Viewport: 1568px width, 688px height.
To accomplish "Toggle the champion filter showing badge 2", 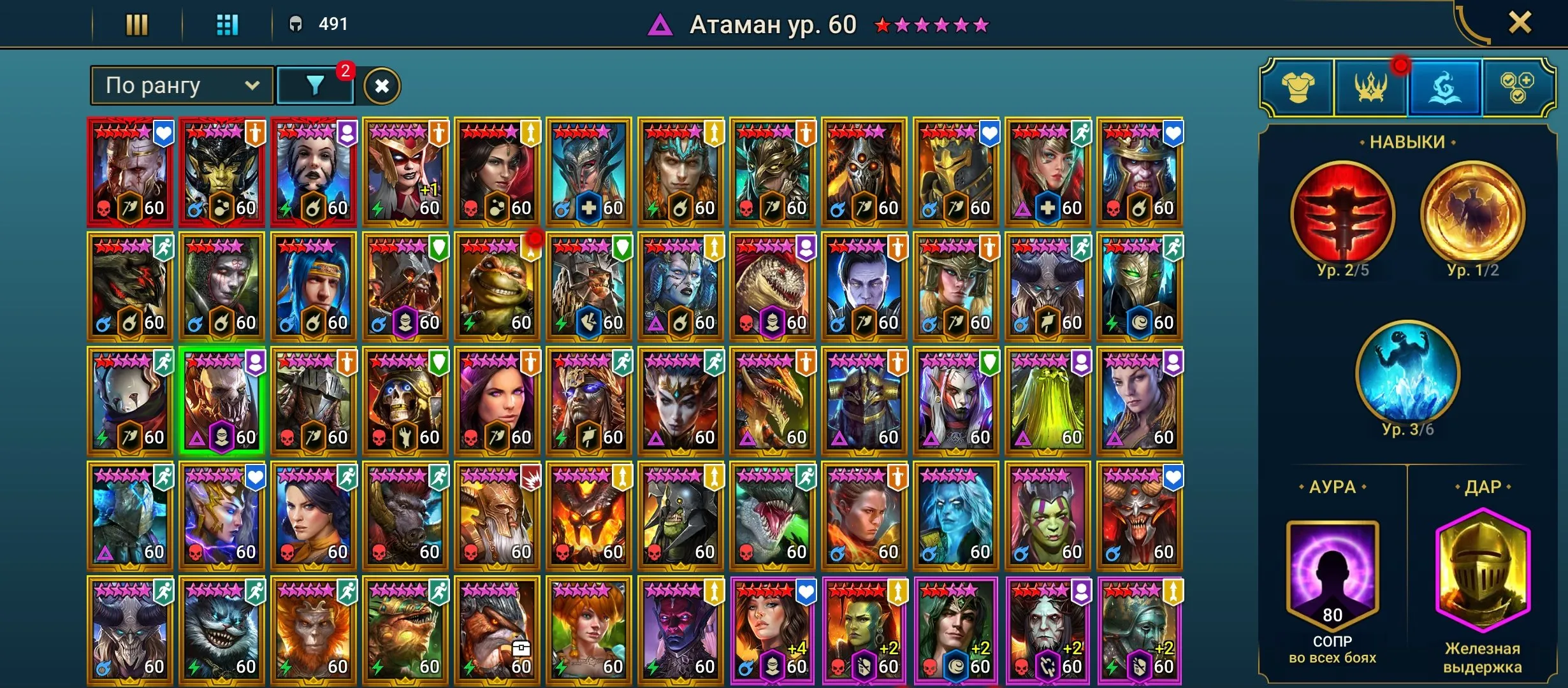I will [316, 84].
